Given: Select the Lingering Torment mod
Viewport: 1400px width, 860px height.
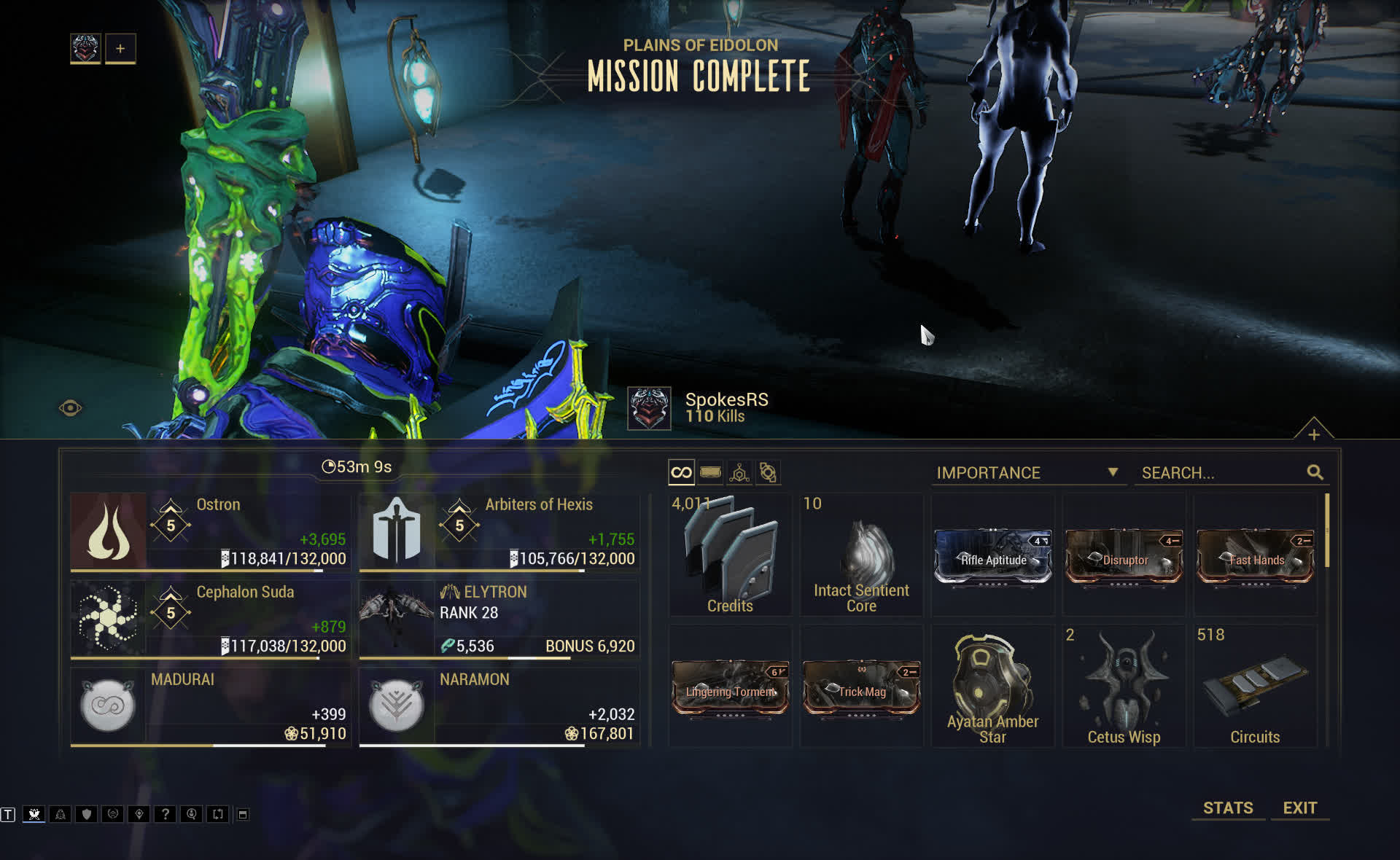Looking at the screenshot, I should [x=730, y=688].
